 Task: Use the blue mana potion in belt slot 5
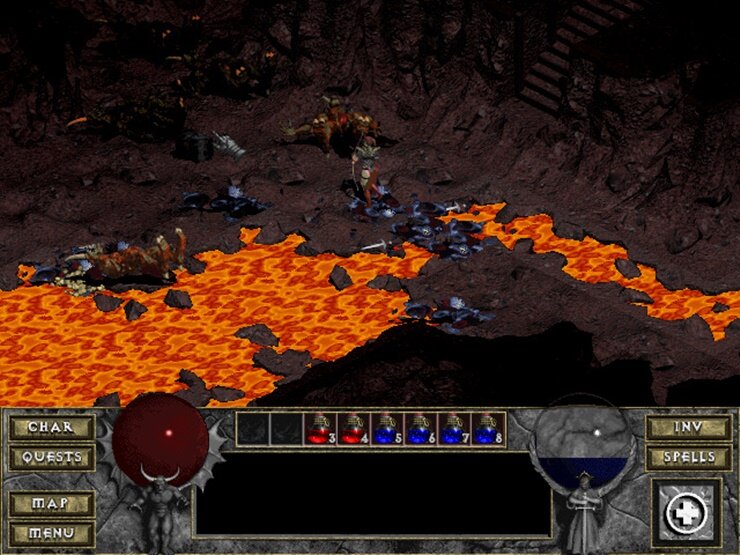click(388, 430)
